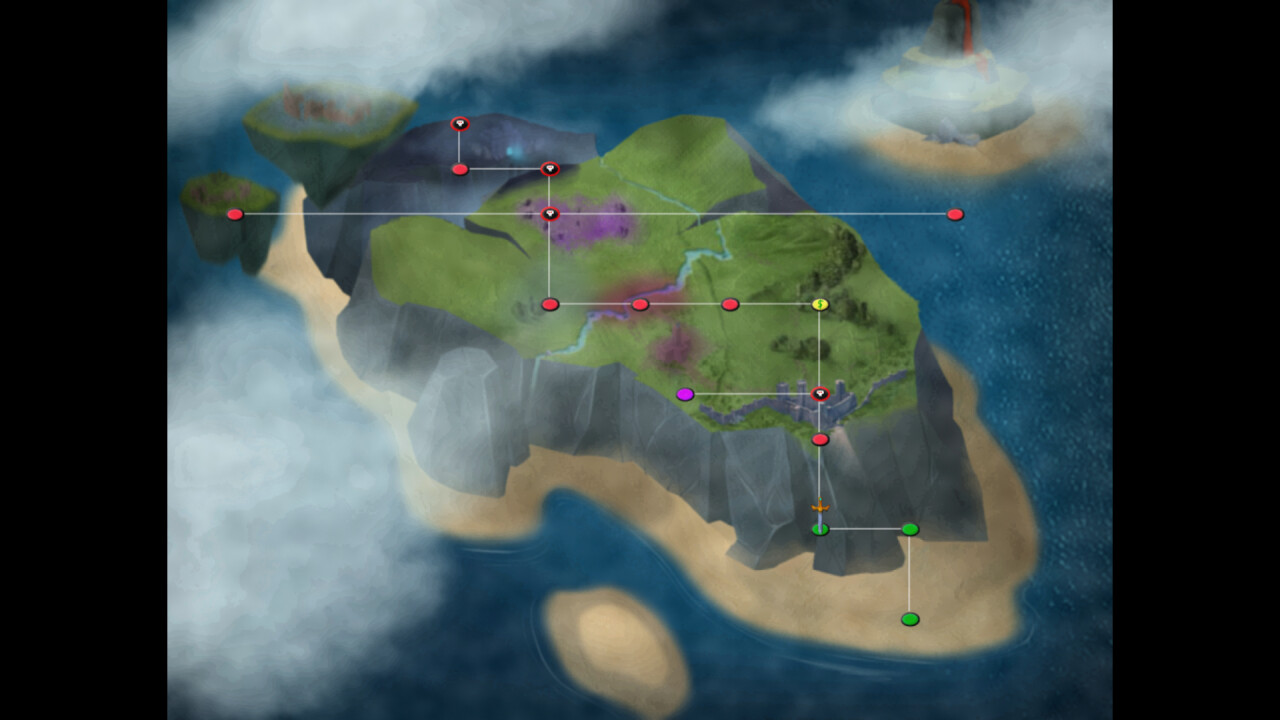1280x720 pixels.
Task: Click the rightmost green node on the cliff edge
Action: tap(909, 527)
